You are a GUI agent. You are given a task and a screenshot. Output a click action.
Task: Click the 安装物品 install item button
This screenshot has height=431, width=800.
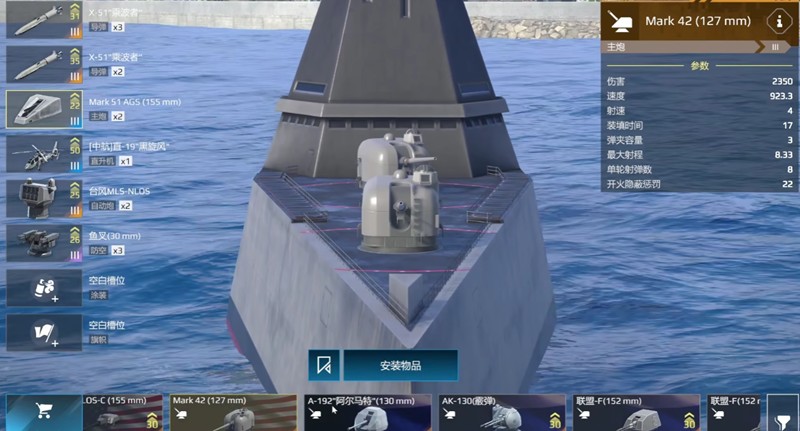(400, 365)
